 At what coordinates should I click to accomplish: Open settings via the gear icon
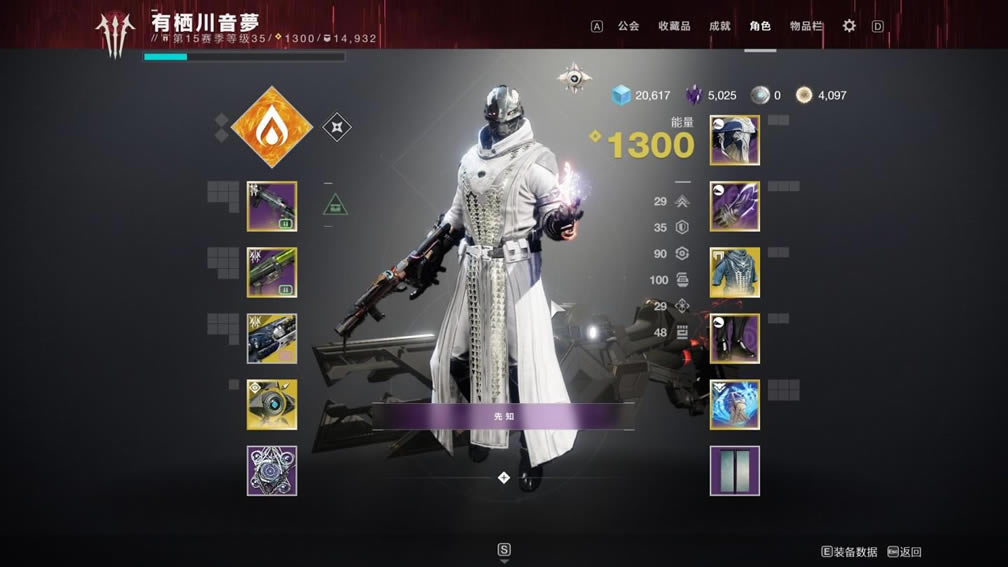[849, 26]
